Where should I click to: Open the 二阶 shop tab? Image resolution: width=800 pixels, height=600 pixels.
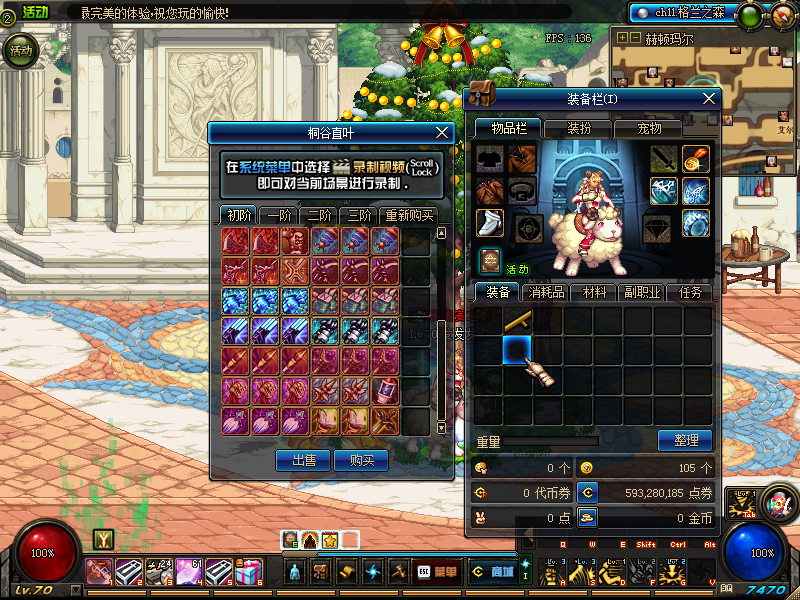320,215
